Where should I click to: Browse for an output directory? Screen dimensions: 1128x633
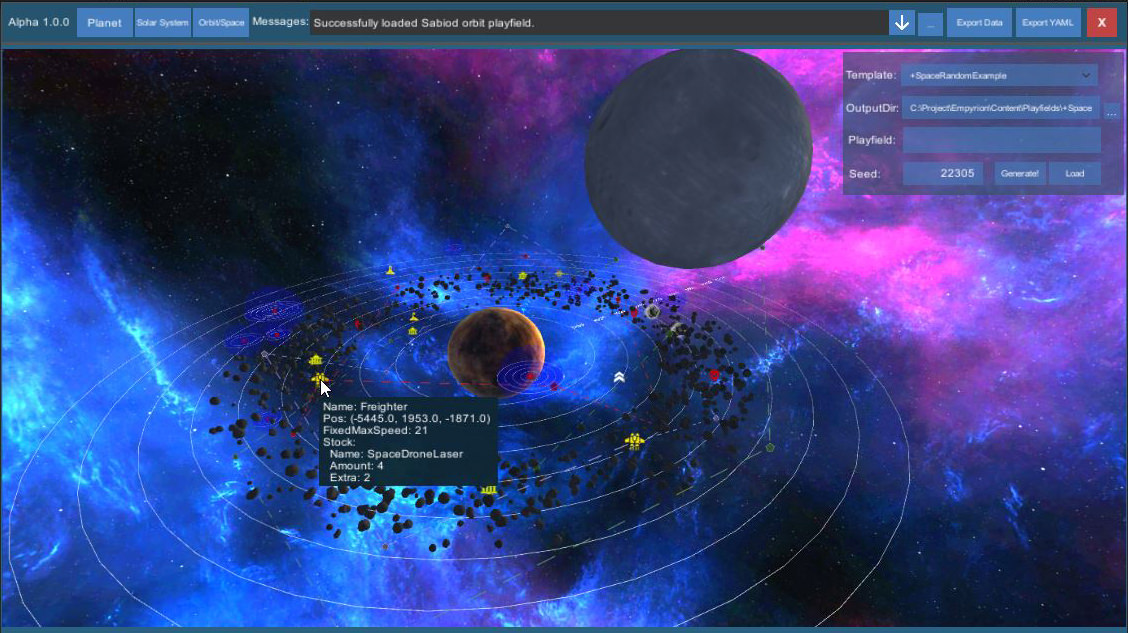pyautogui.click(x=1111, y=108)
